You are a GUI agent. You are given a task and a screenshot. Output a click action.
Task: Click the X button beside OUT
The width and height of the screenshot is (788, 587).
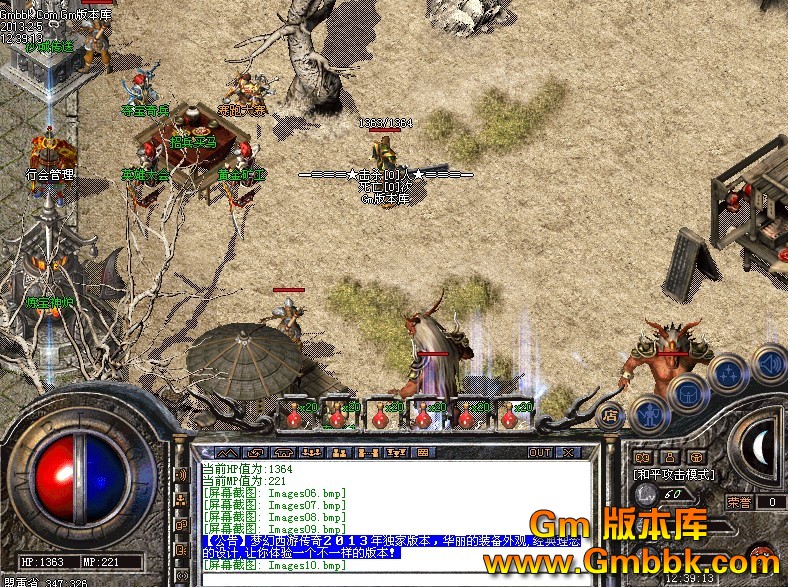(x=569, y=452)
